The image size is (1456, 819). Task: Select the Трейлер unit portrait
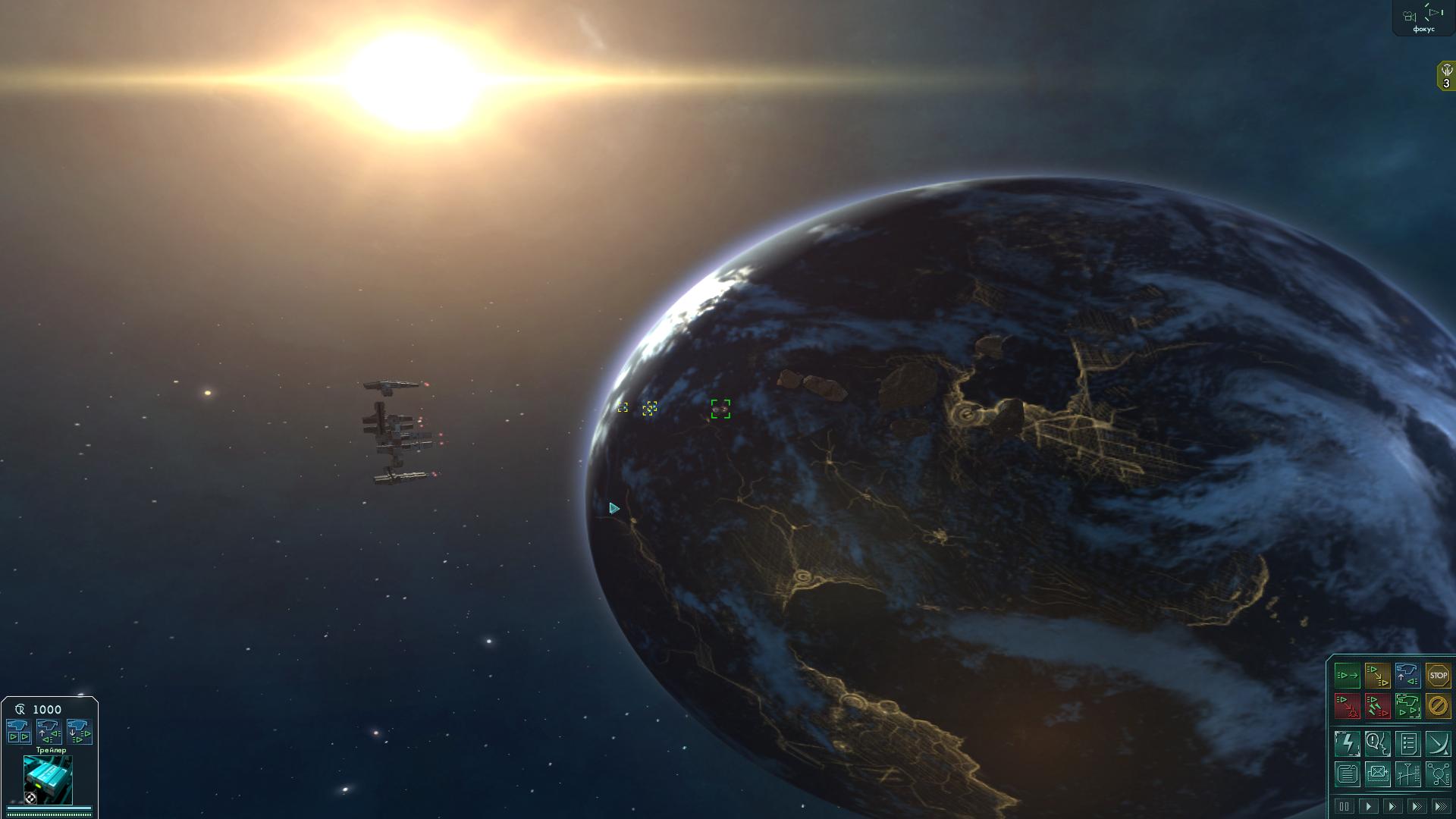(x=49, y=780)
